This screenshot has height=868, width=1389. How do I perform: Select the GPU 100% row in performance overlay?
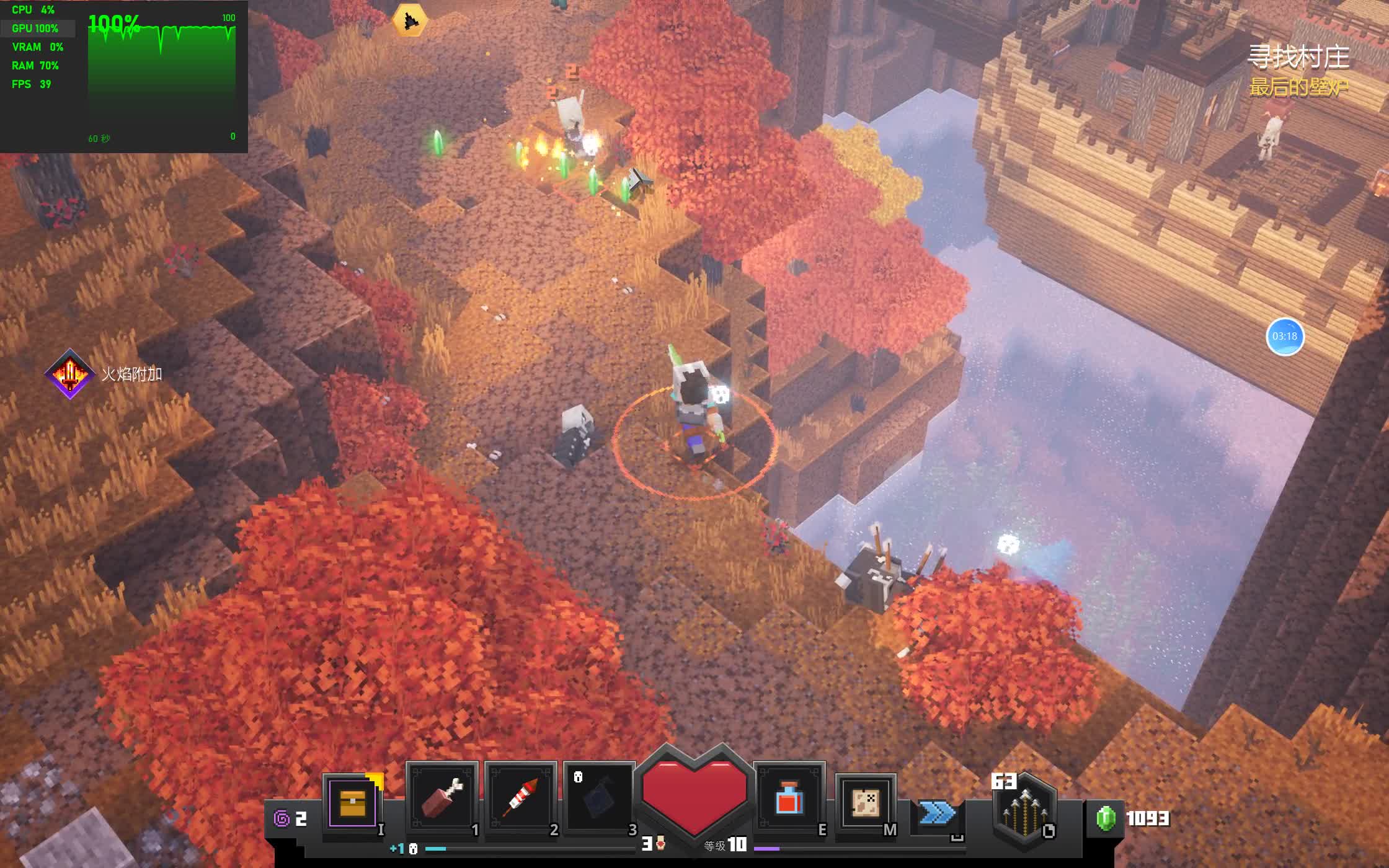tap(36, 29)
